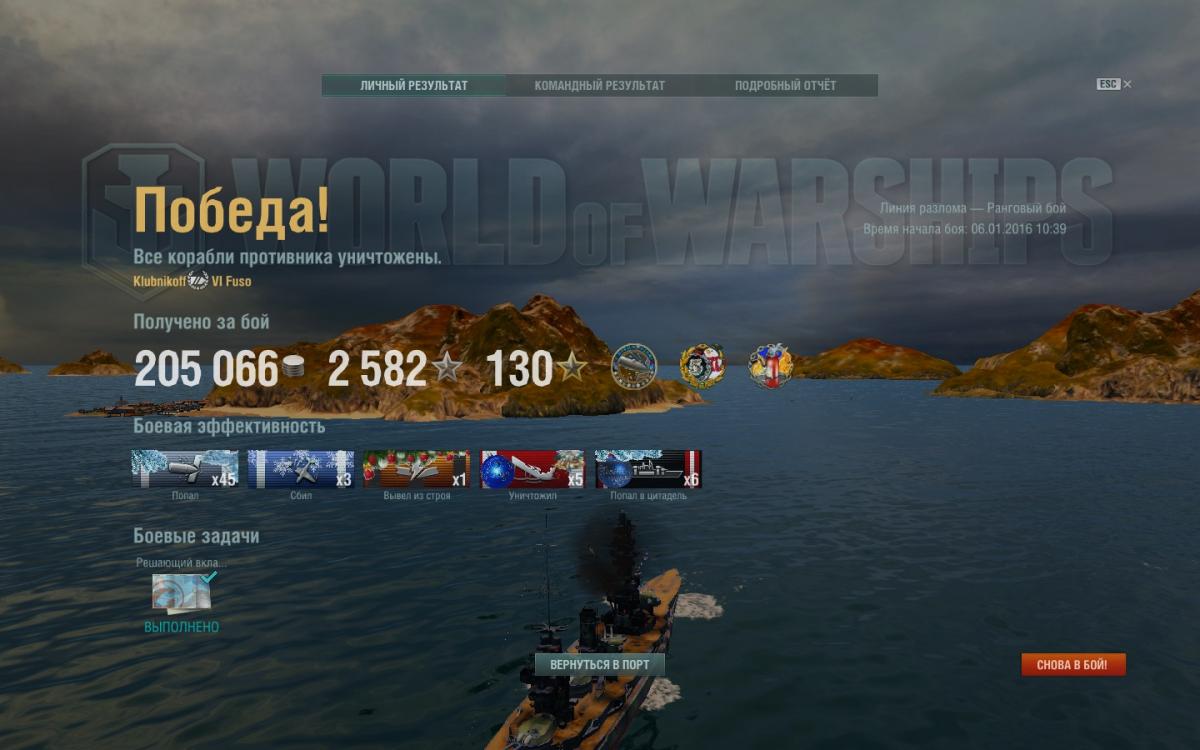Select the Уничтожил x5 ribbon
The height and width of the screenshot is (750, 1200).
pyautogui.click(x=532, y=469)
